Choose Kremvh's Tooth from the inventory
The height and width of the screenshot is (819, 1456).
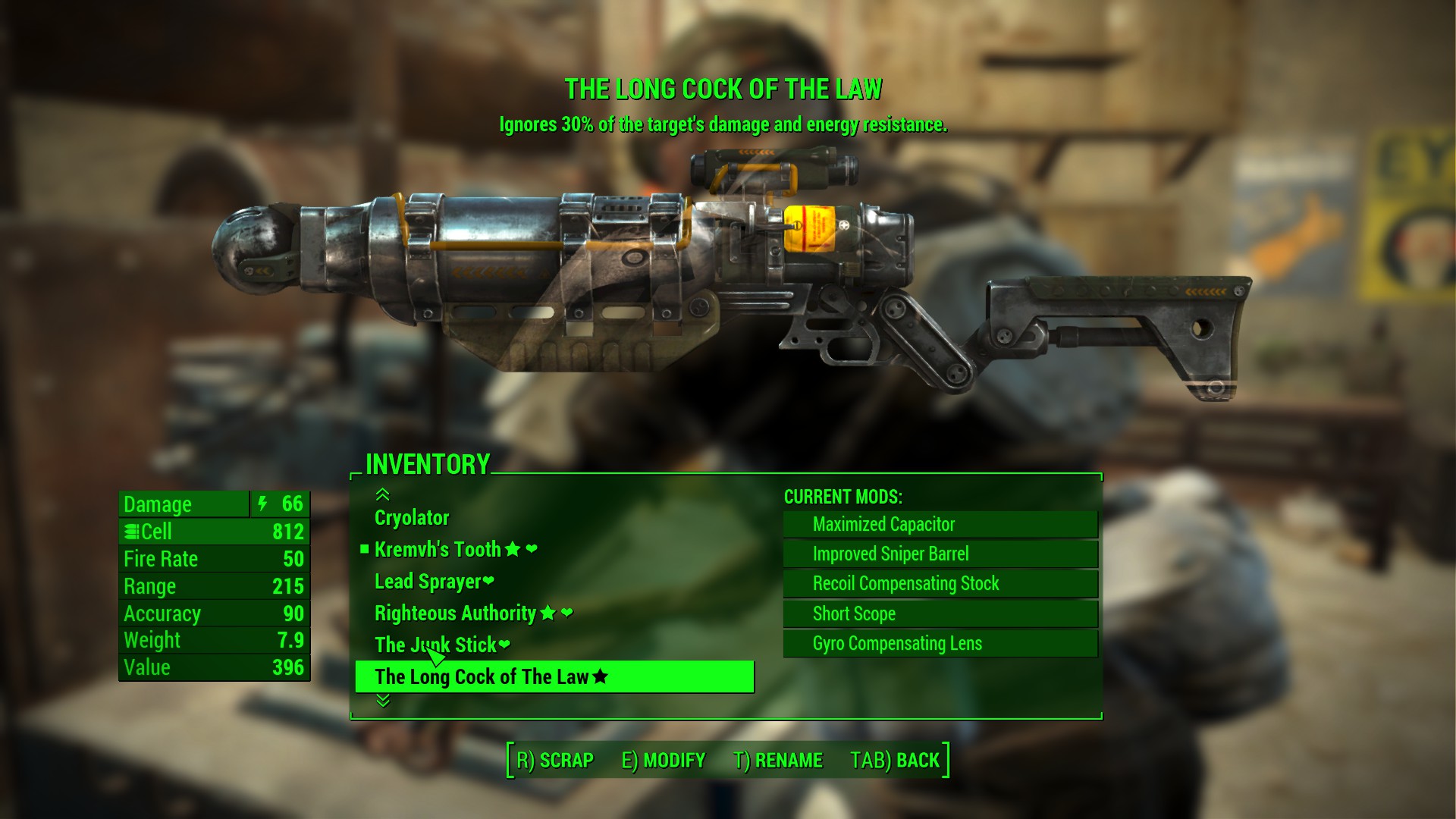coord(438,550)
